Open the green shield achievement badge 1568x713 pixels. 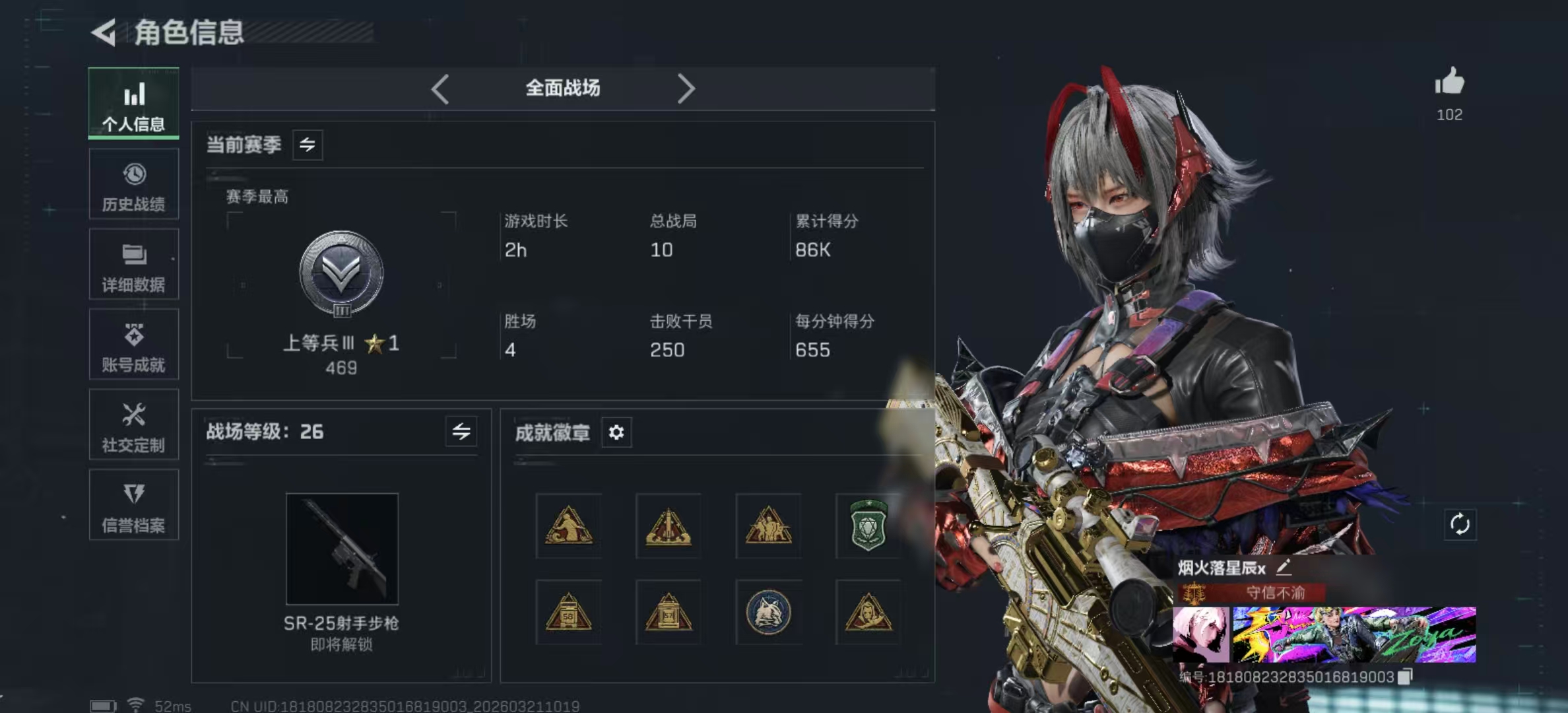(x=868, y=526)
